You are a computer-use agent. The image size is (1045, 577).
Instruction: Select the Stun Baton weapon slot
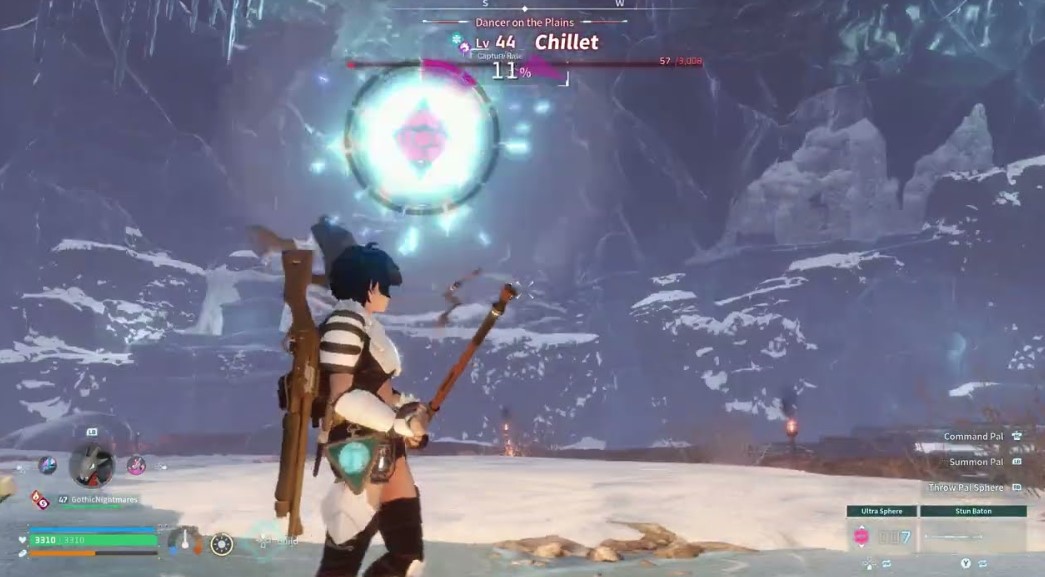(972, 536)
